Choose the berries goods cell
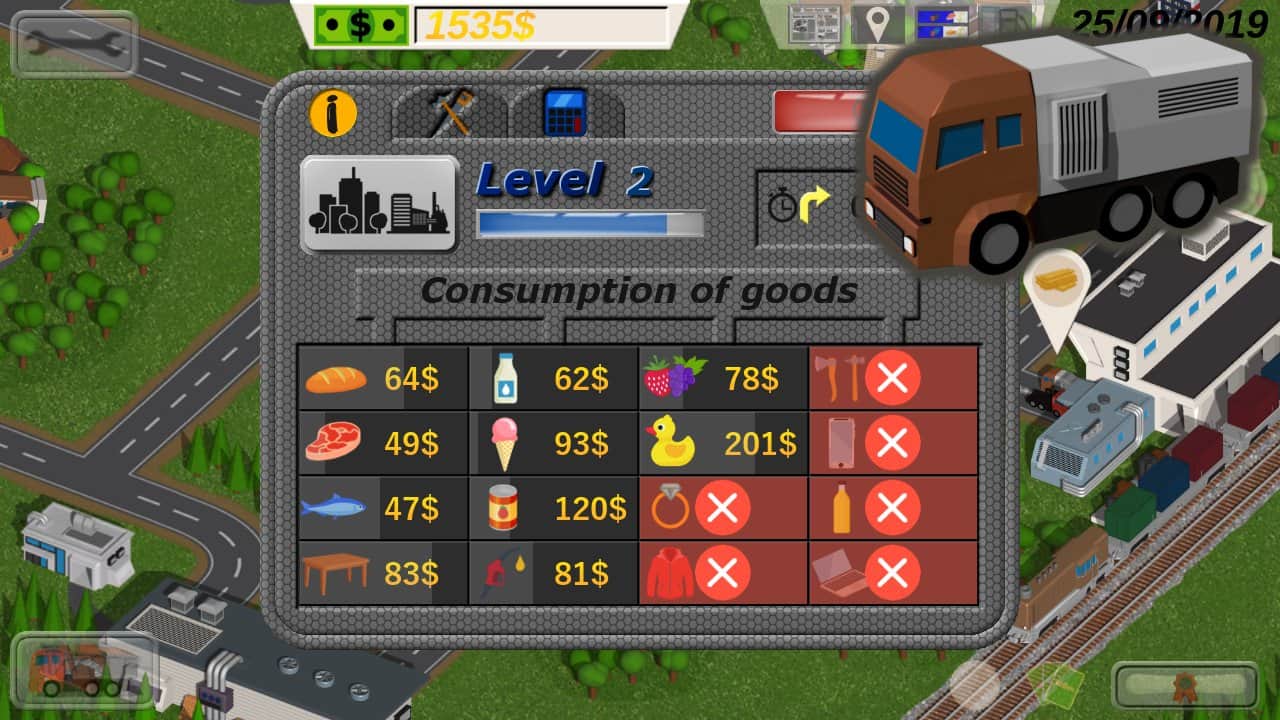 pos(723,379)
